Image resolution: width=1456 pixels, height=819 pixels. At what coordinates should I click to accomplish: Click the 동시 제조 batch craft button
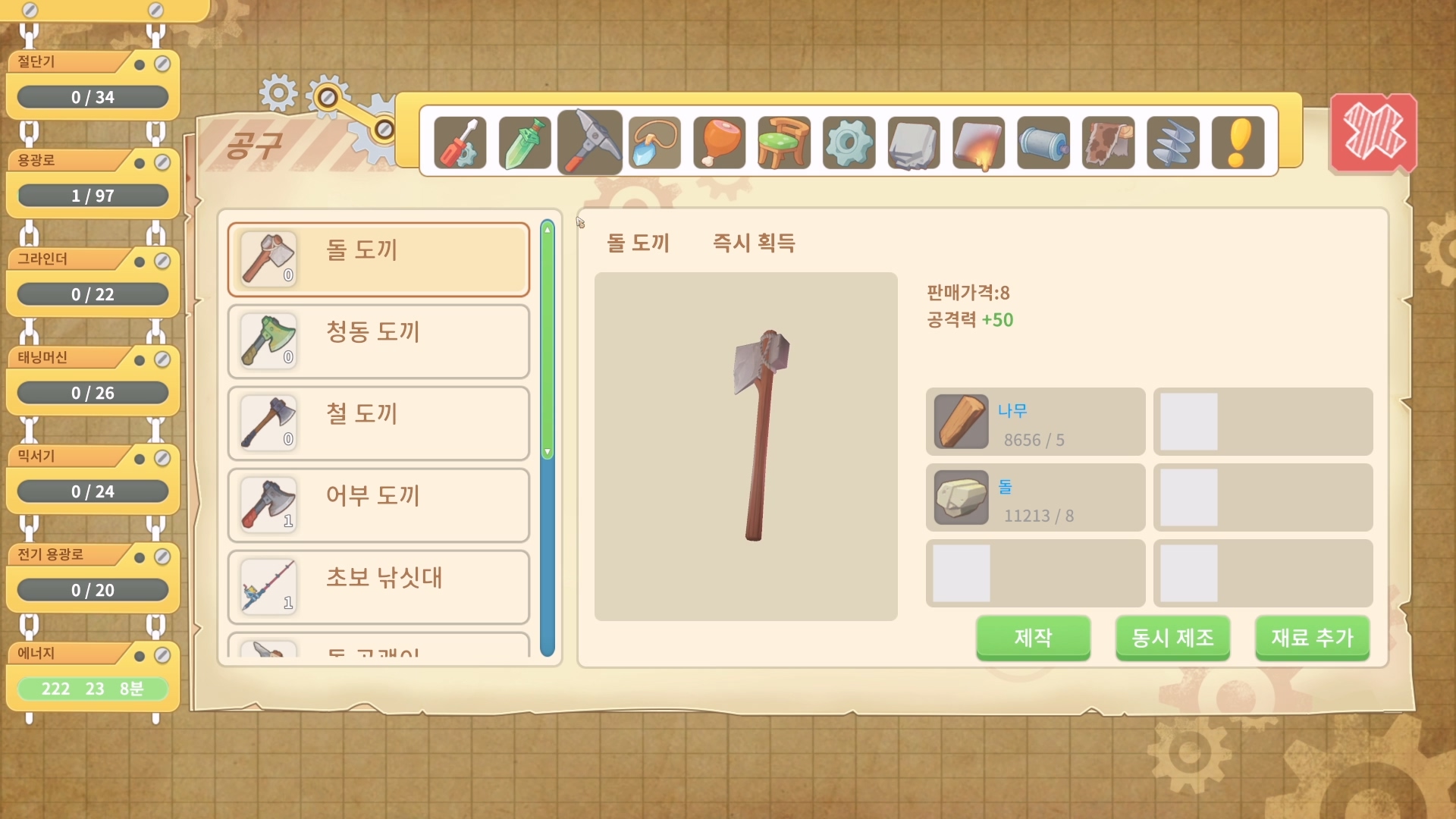pos(1172,638)
